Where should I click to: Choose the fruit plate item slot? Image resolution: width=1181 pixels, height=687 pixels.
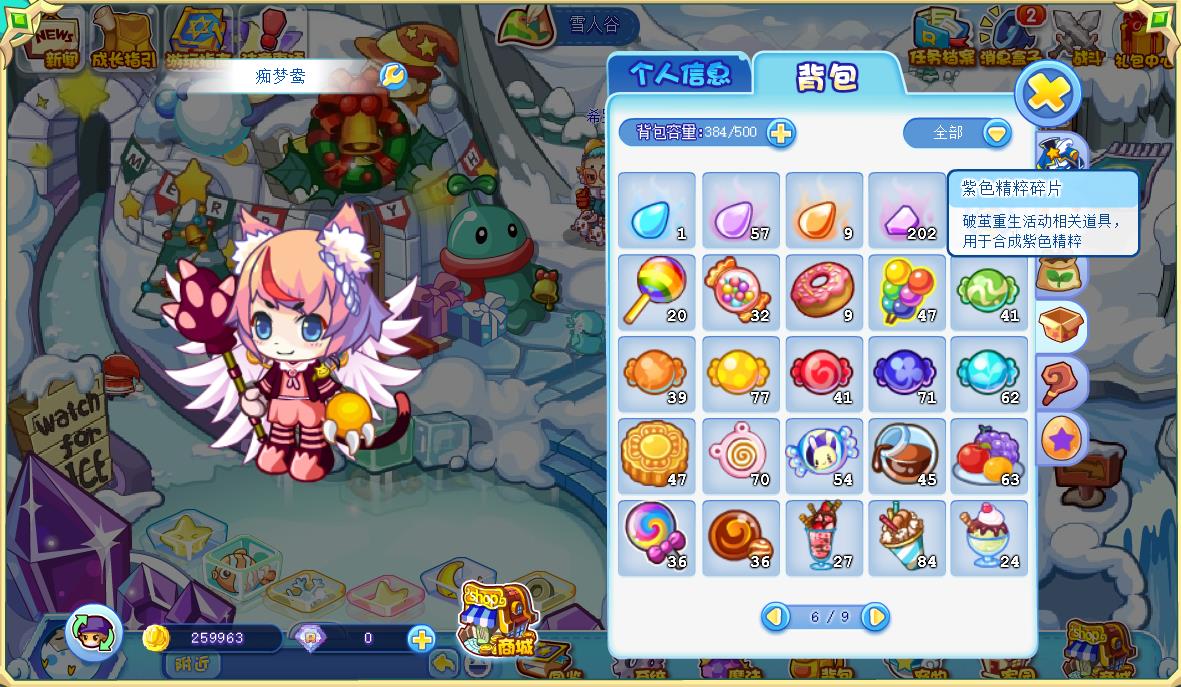989,457
